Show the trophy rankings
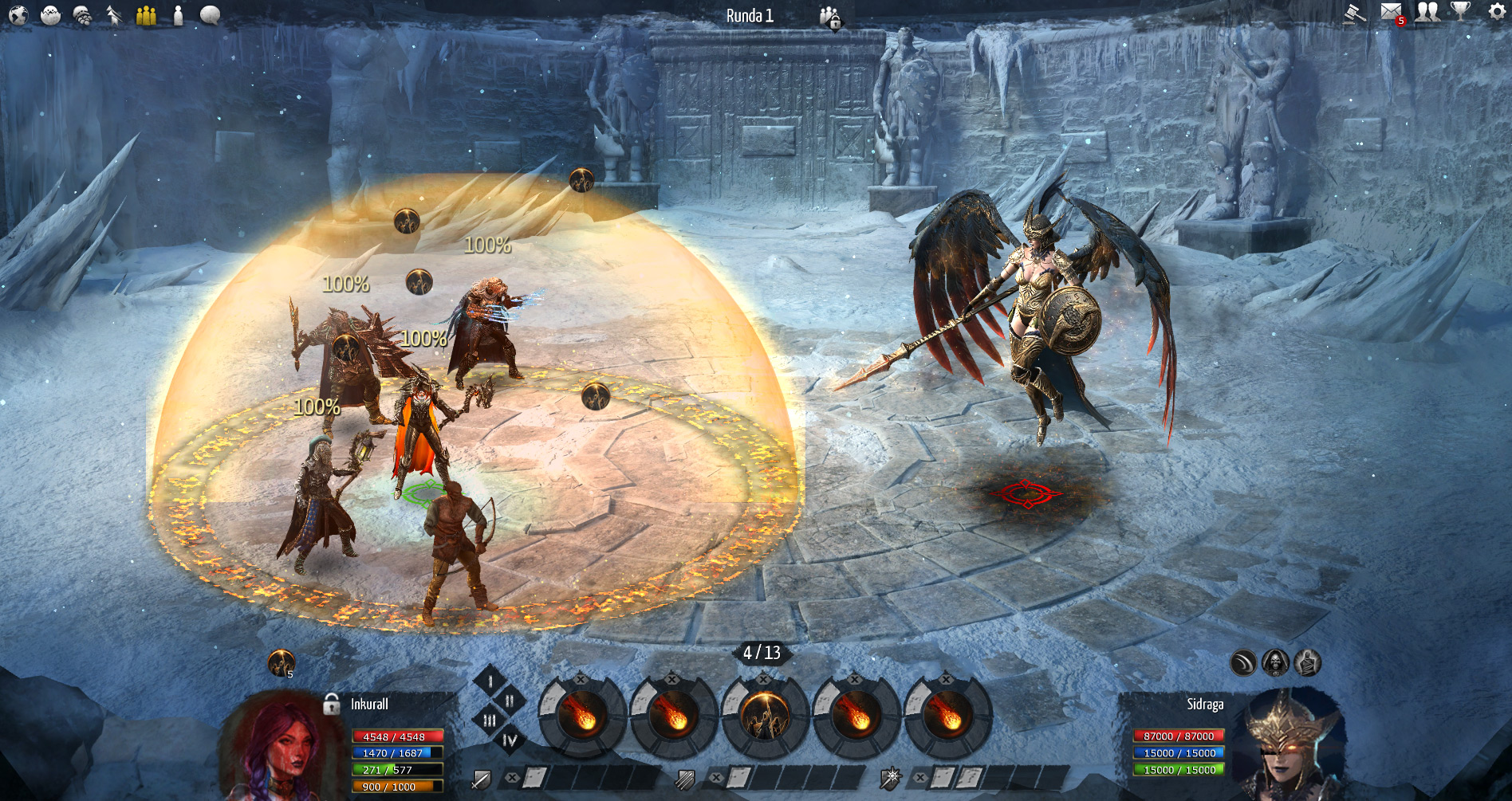Screen dimensions: 1512x801 coord(1460,13)
